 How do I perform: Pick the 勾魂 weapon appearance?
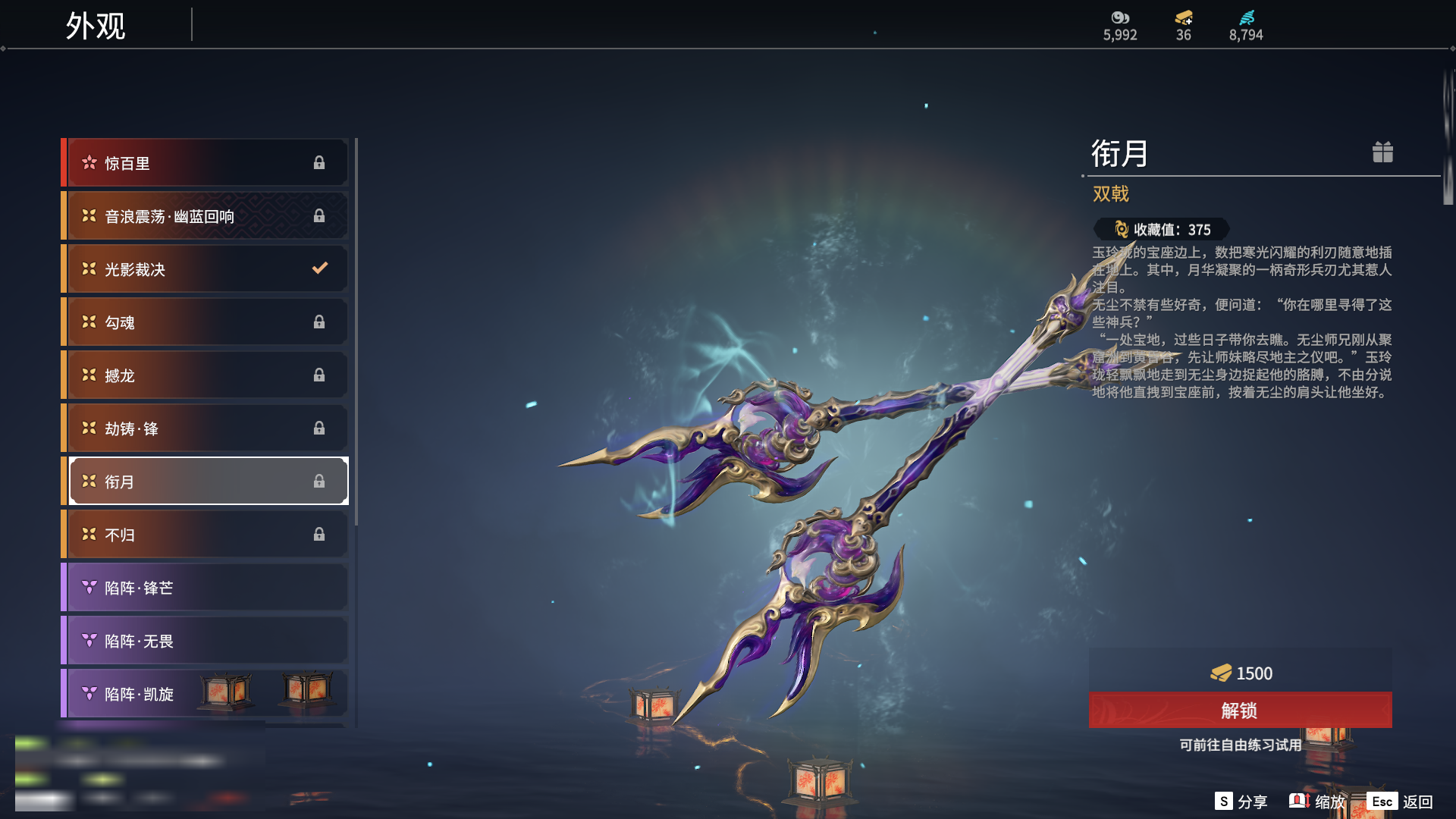[206, 322]
